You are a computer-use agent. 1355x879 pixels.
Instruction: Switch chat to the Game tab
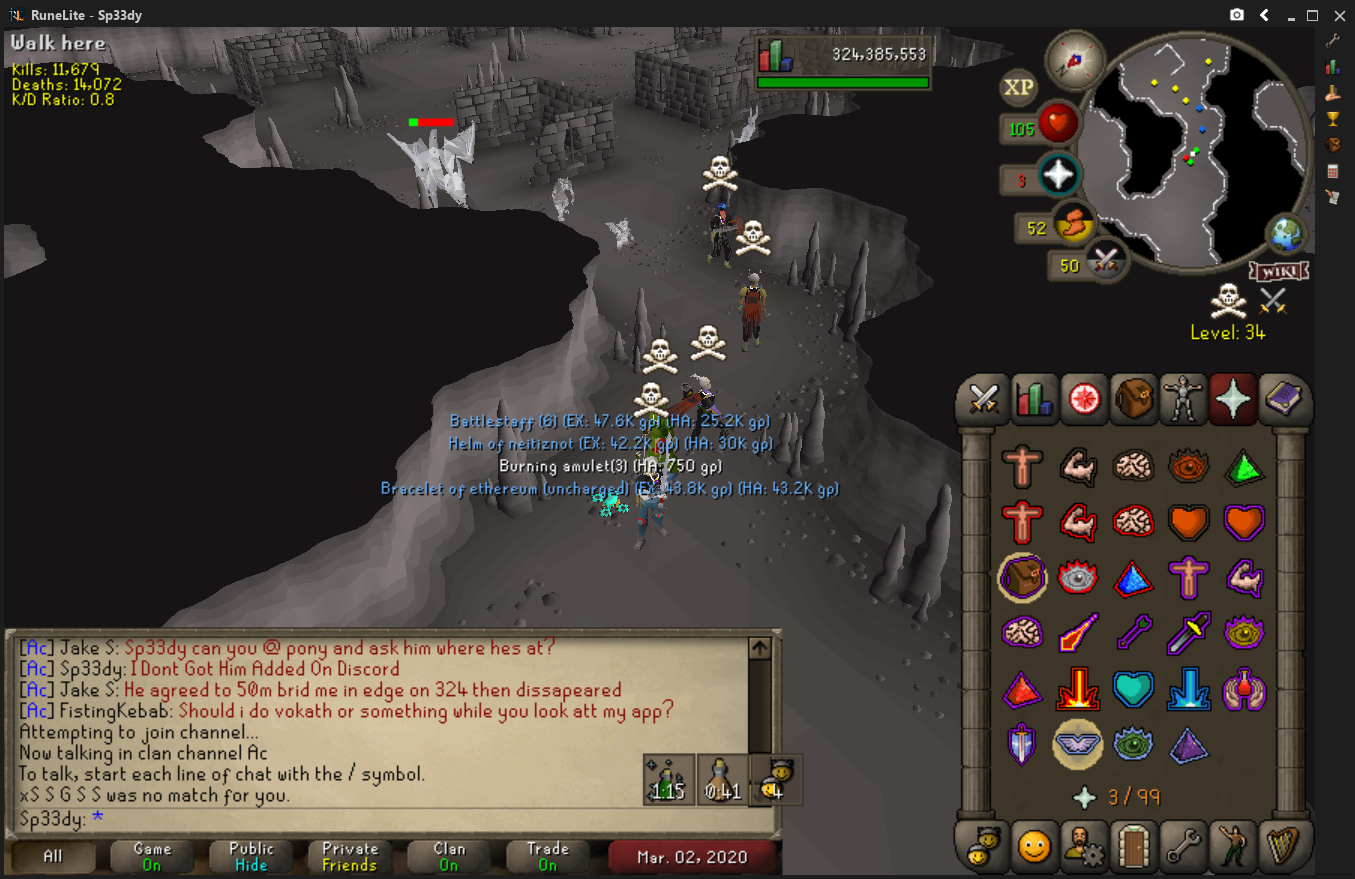(152, 856)
